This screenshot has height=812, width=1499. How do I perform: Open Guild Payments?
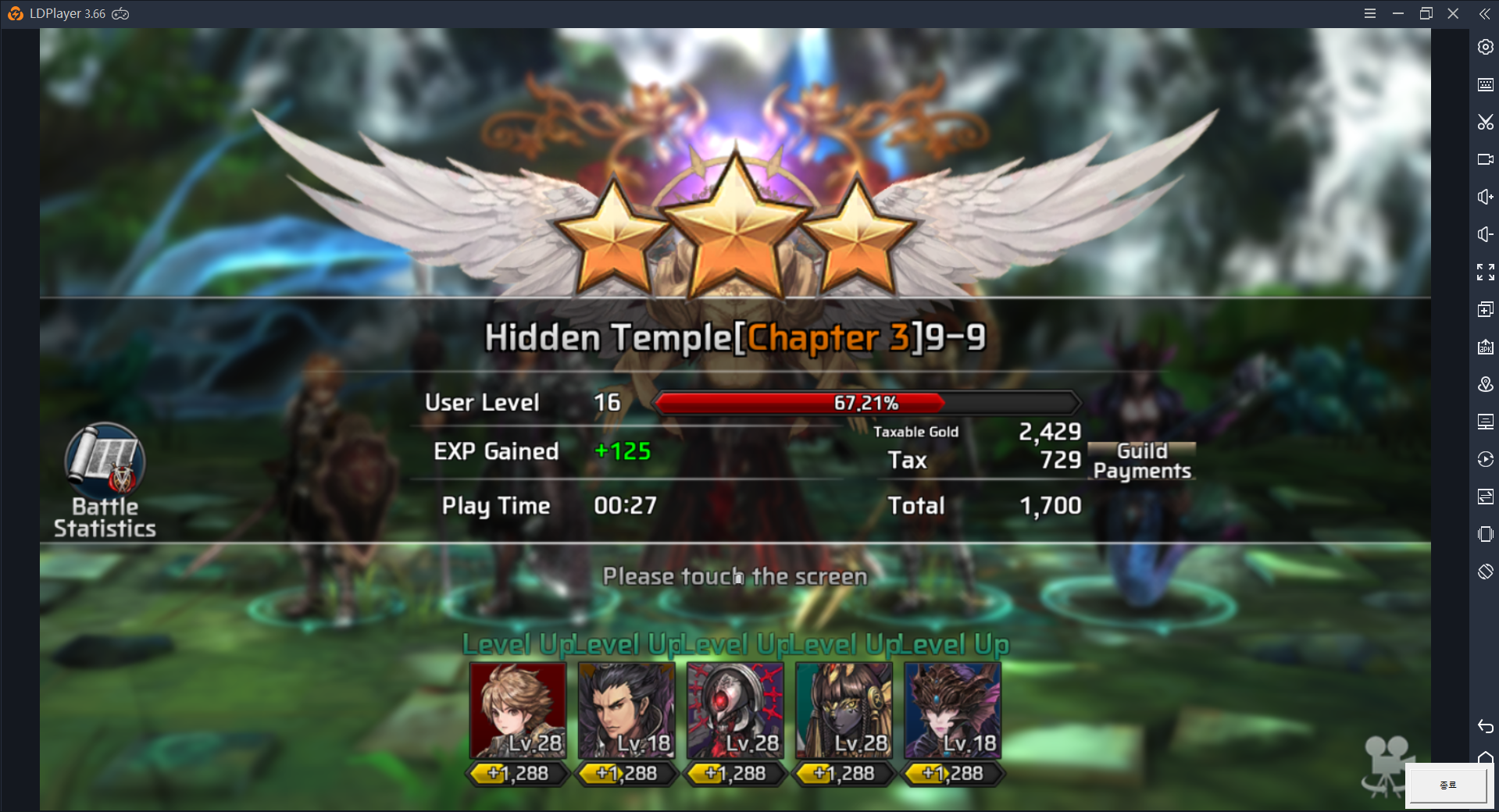(1141, 460)
